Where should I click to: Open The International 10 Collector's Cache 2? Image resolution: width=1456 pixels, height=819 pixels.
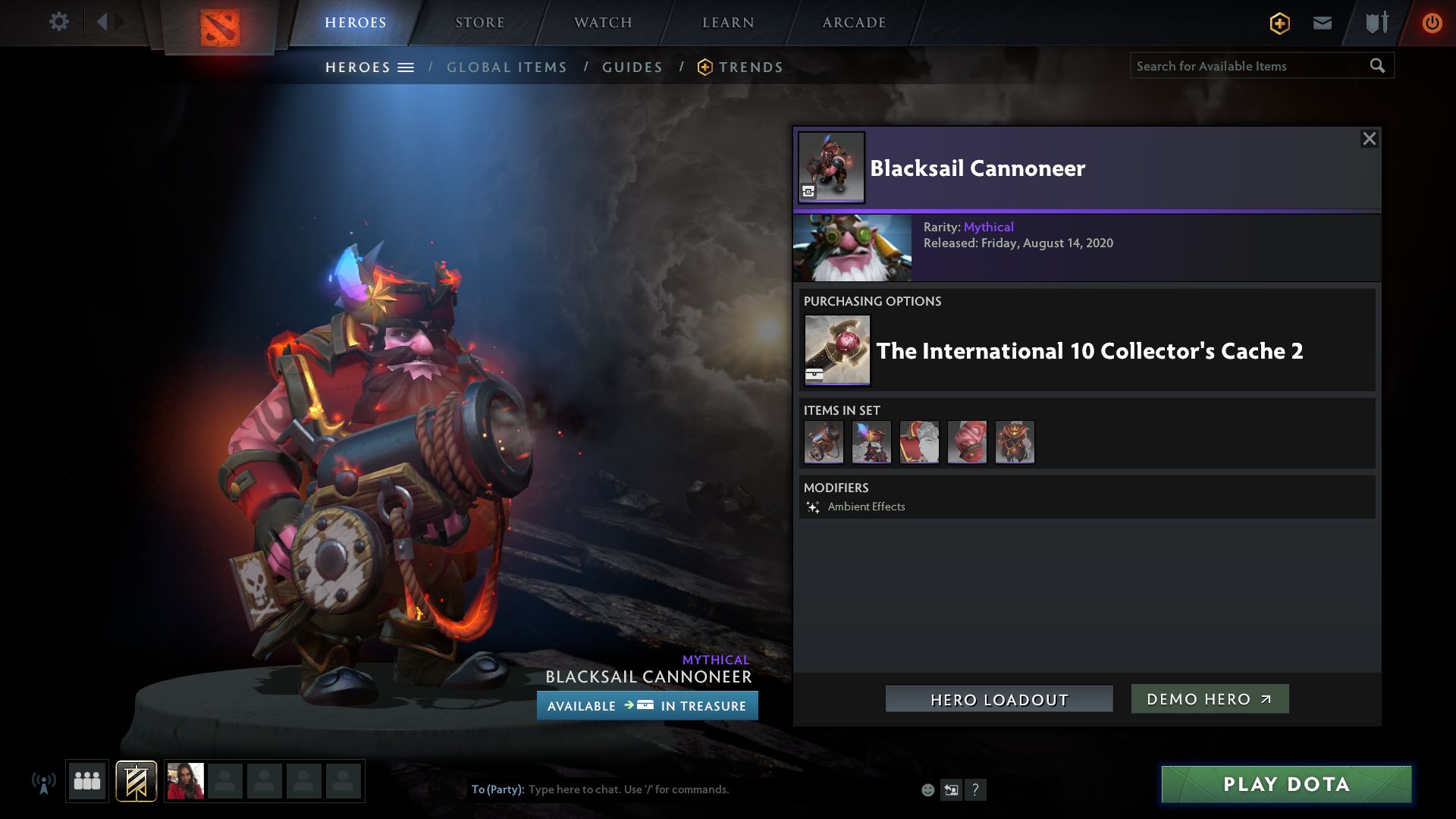click(1089, 351)
